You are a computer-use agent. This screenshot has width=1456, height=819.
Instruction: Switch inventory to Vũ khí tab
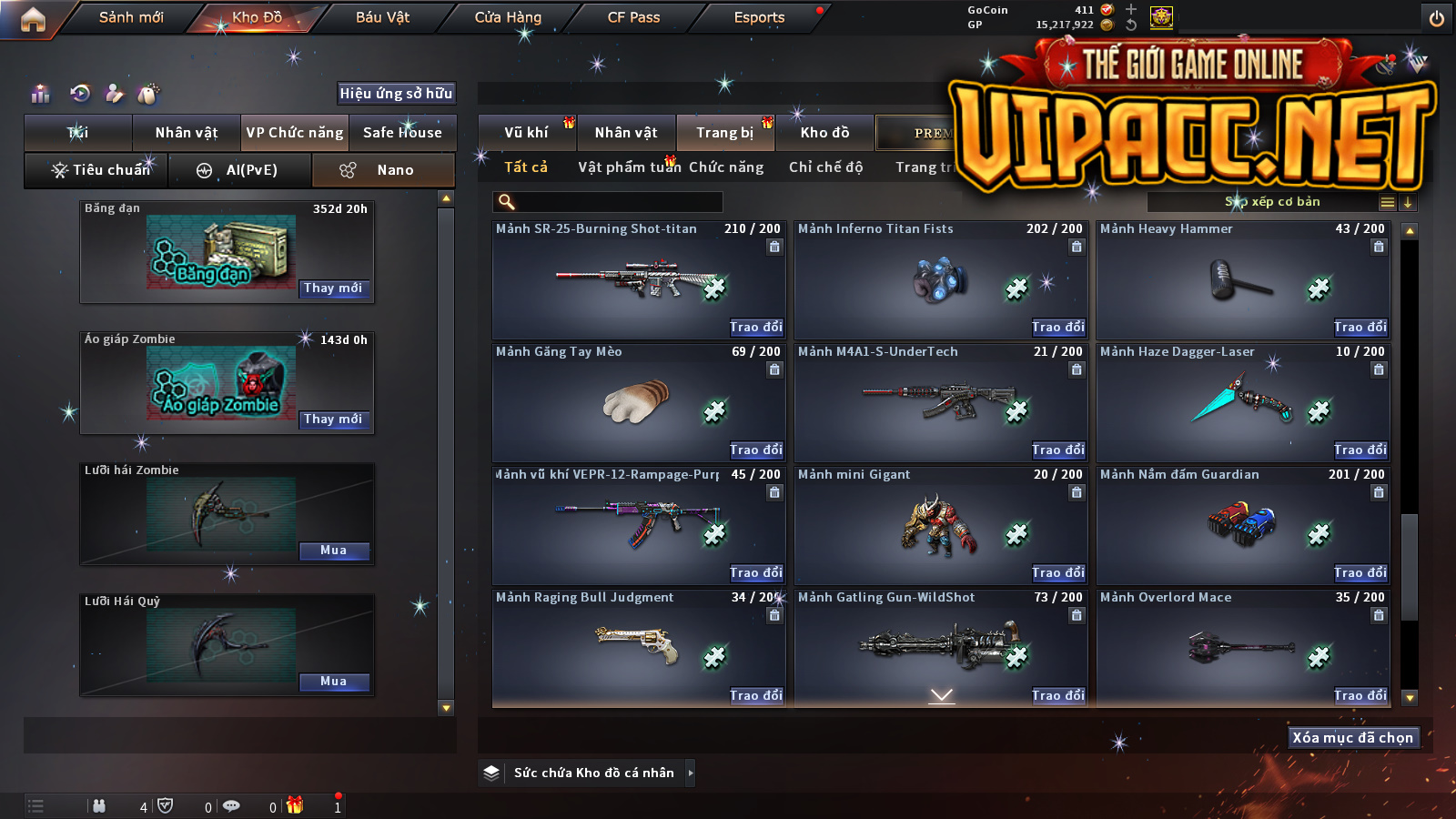click(x=526, y=133)
